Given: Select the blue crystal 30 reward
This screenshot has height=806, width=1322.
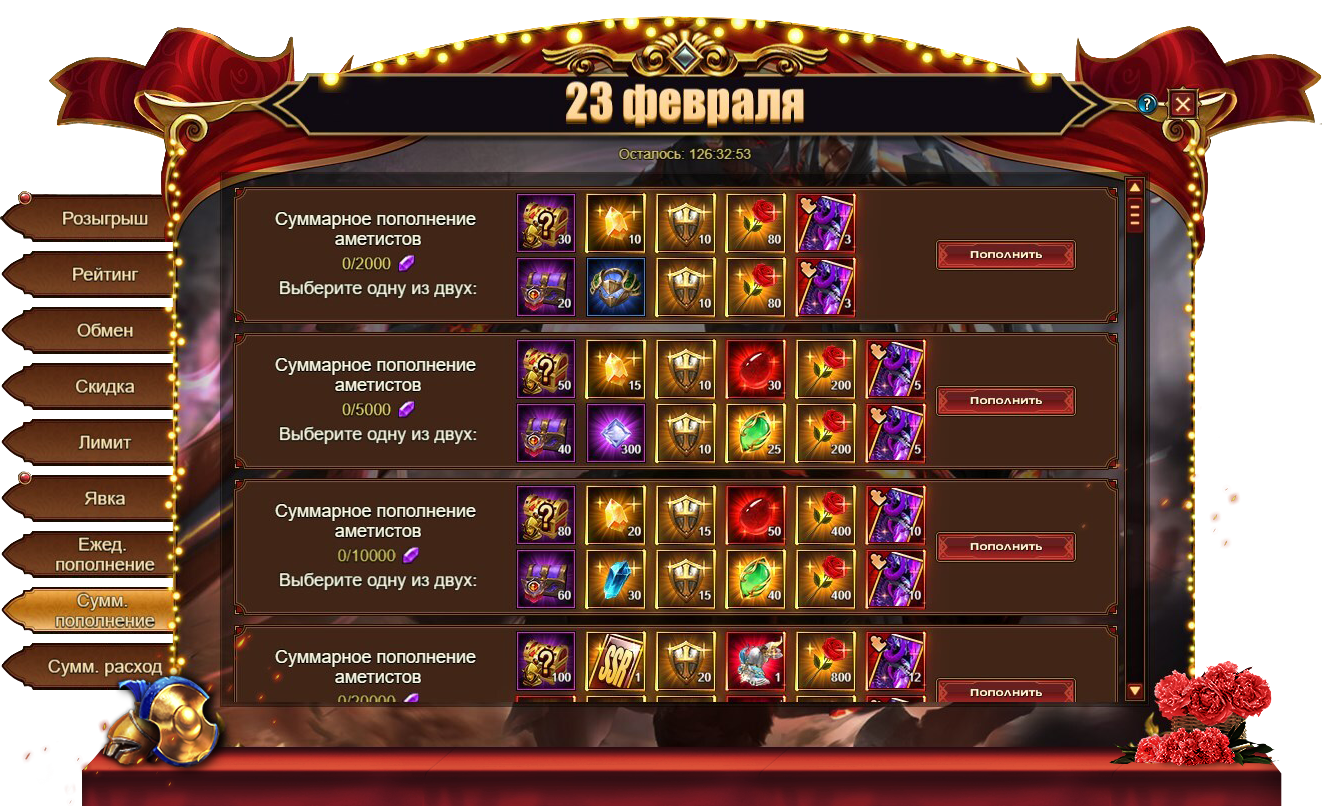Looking at the screenshot, I should [x=615, y=578].
